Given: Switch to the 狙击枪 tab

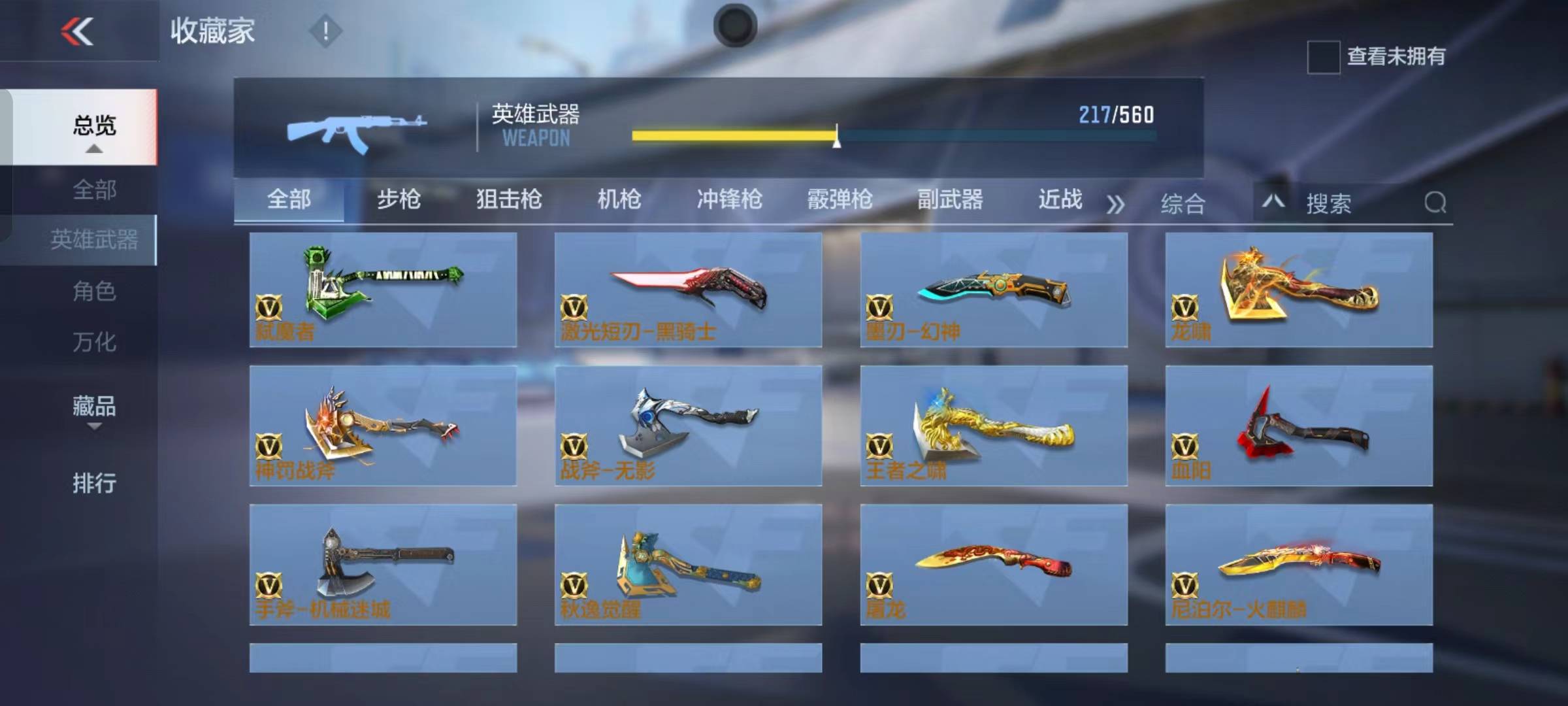Looking at the screenshot, I should point(508,200).
